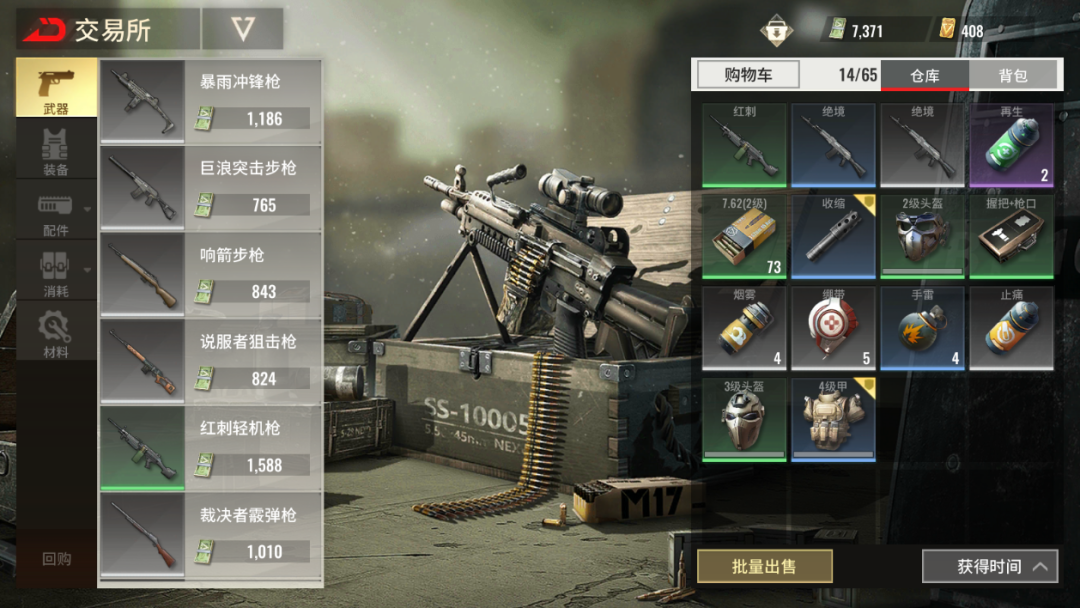The width and height of the screenshot is (1080, 608).
Task: Switch to the 材料 materials category
Action: (x=56, y=334)
